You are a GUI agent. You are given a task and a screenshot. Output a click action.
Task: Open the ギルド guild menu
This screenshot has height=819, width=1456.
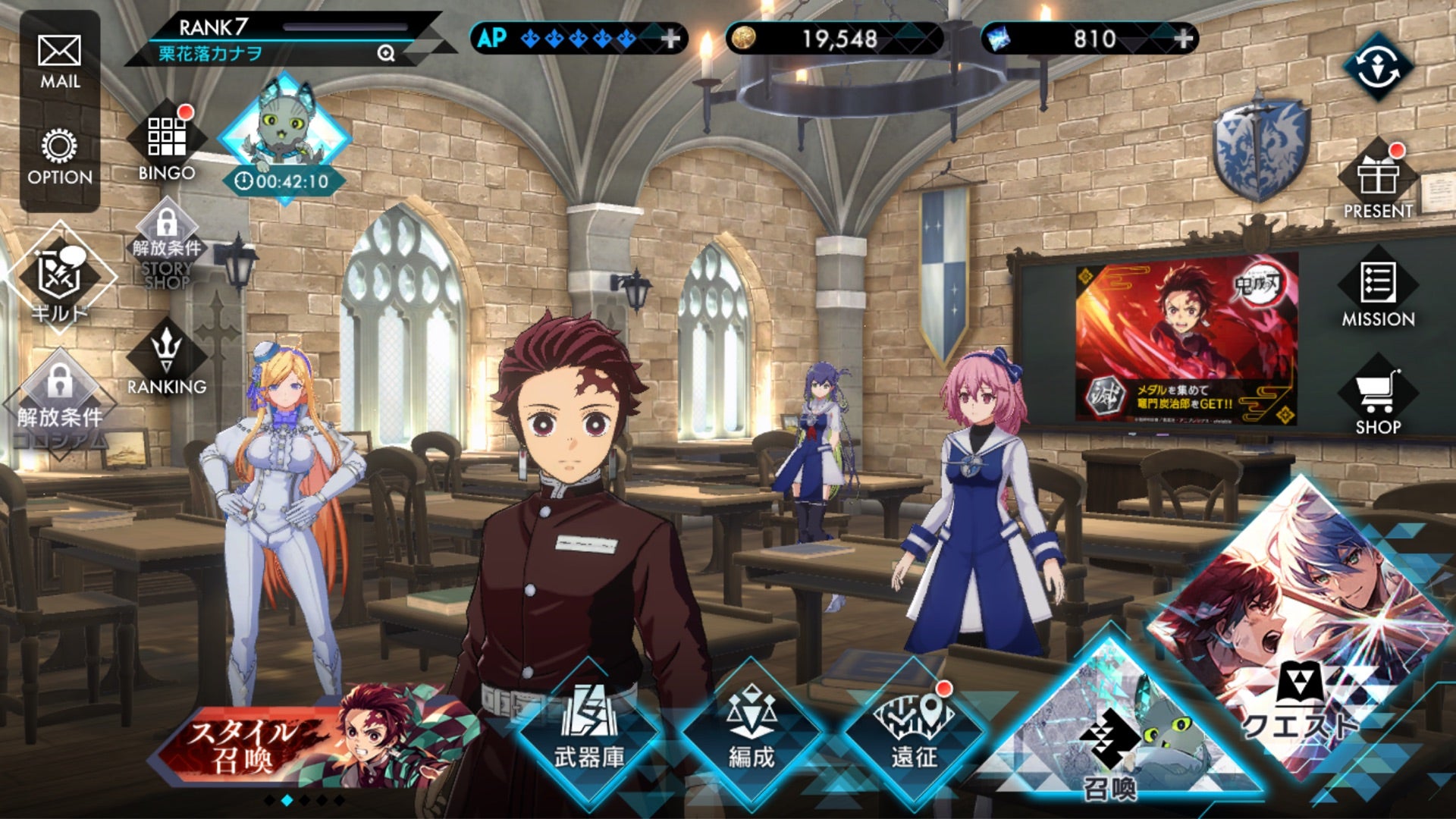59,281
